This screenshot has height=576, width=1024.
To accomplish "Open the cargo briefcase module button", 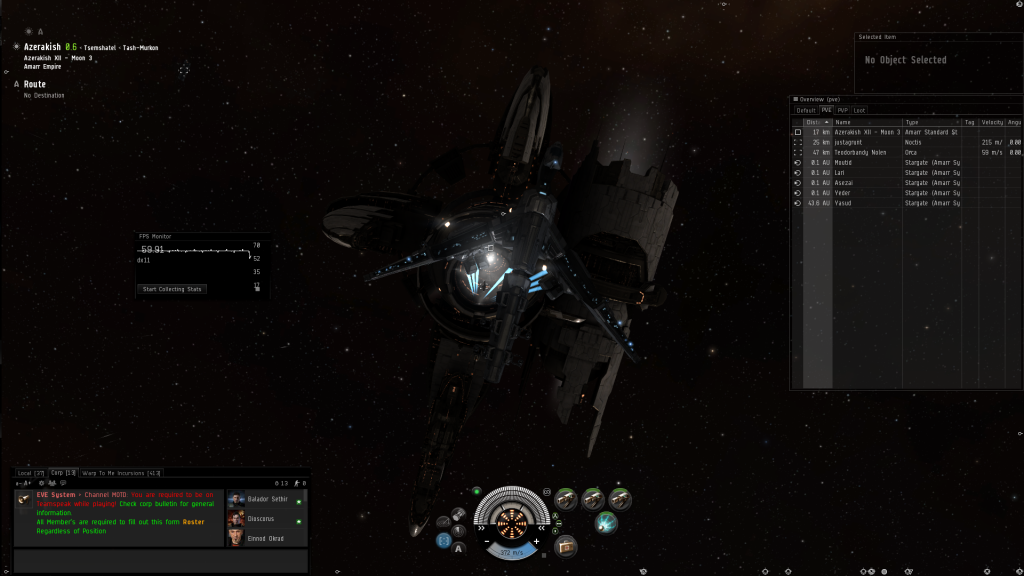I will click(567, 546).
